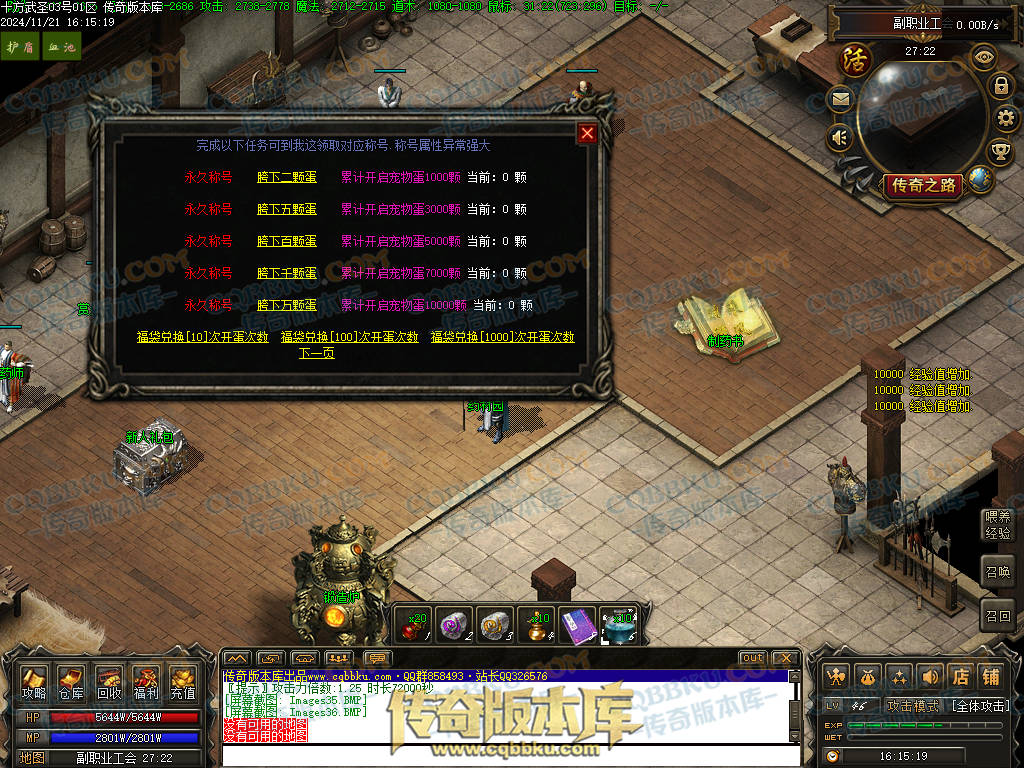Open the 传奇之路 button

[x=921, y=185]
